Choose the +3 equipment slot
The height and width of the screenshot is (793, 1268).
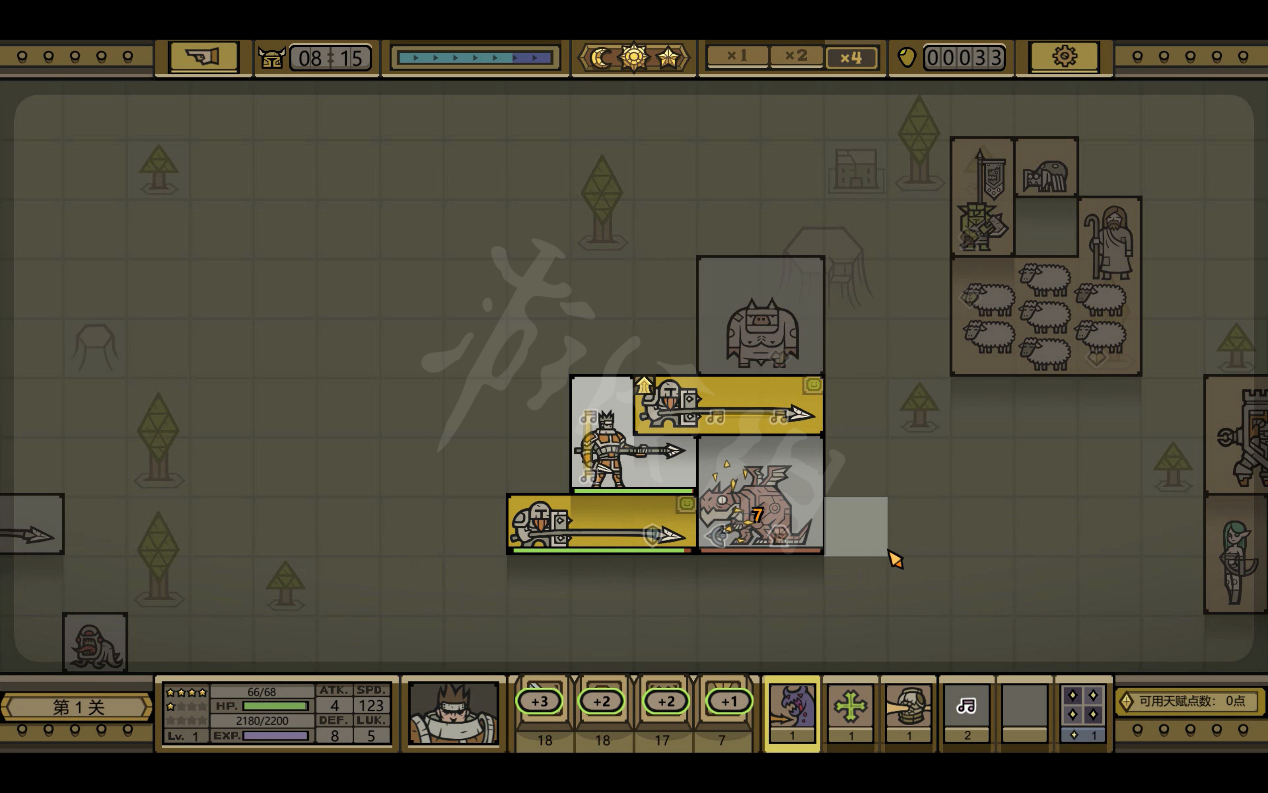(540, 702)
